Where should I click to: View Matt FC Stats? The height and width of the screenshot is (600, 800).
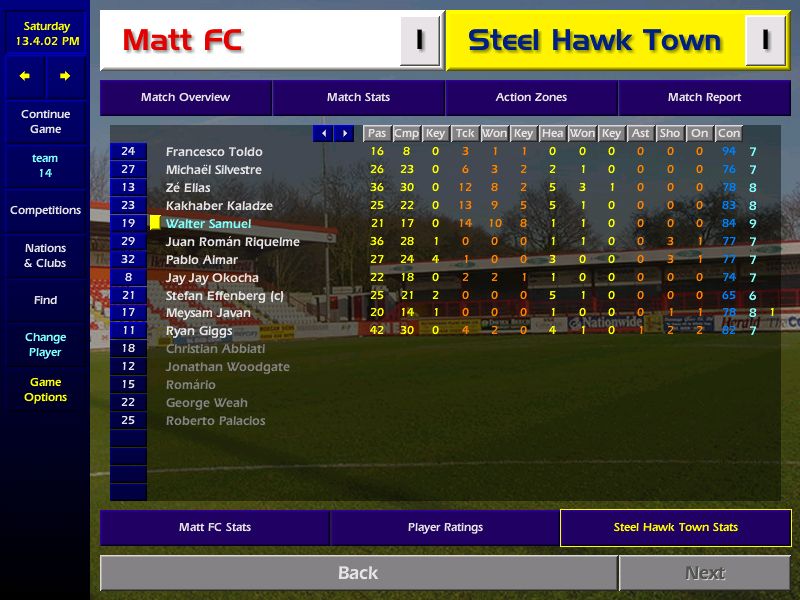tap(215, 527)
